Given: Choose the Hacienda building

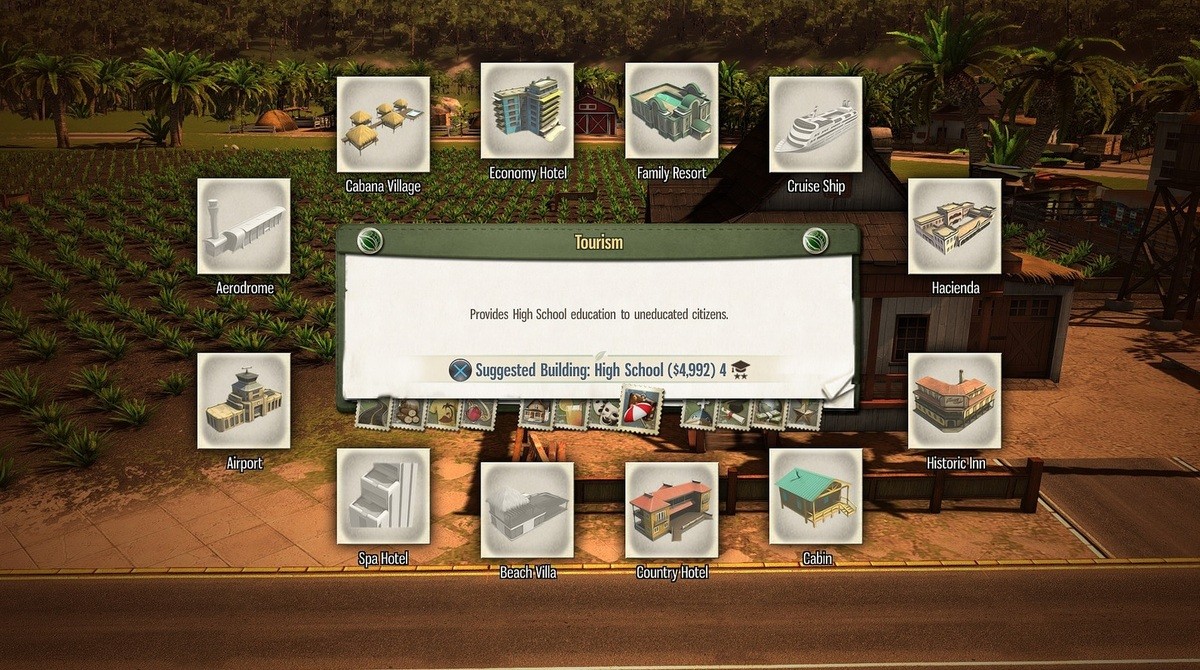Looking at the screenshot, I should tap(954, 226).
